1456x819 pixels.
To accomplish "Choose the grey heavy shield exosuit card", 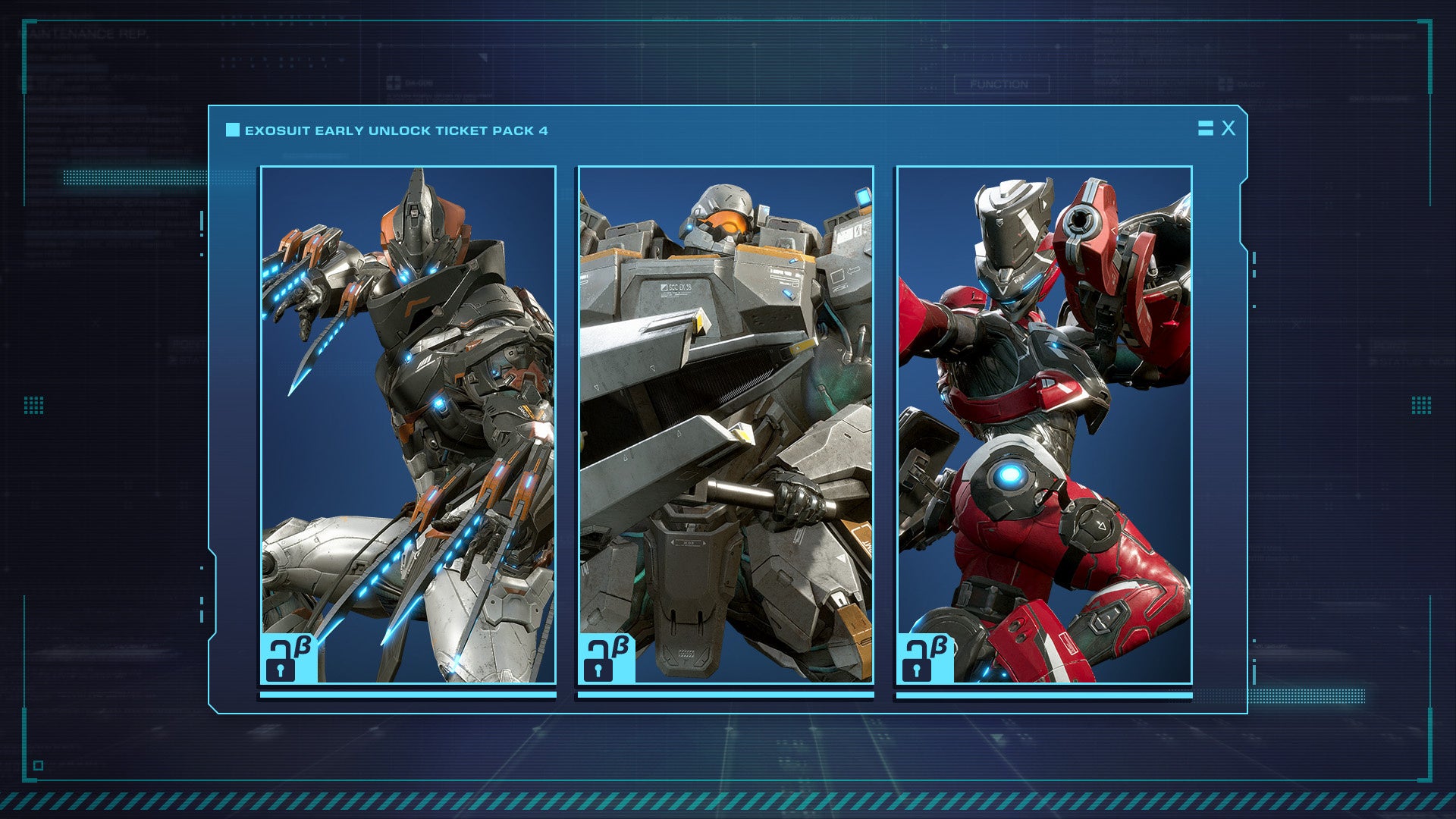I will click(x=726, y=425).
